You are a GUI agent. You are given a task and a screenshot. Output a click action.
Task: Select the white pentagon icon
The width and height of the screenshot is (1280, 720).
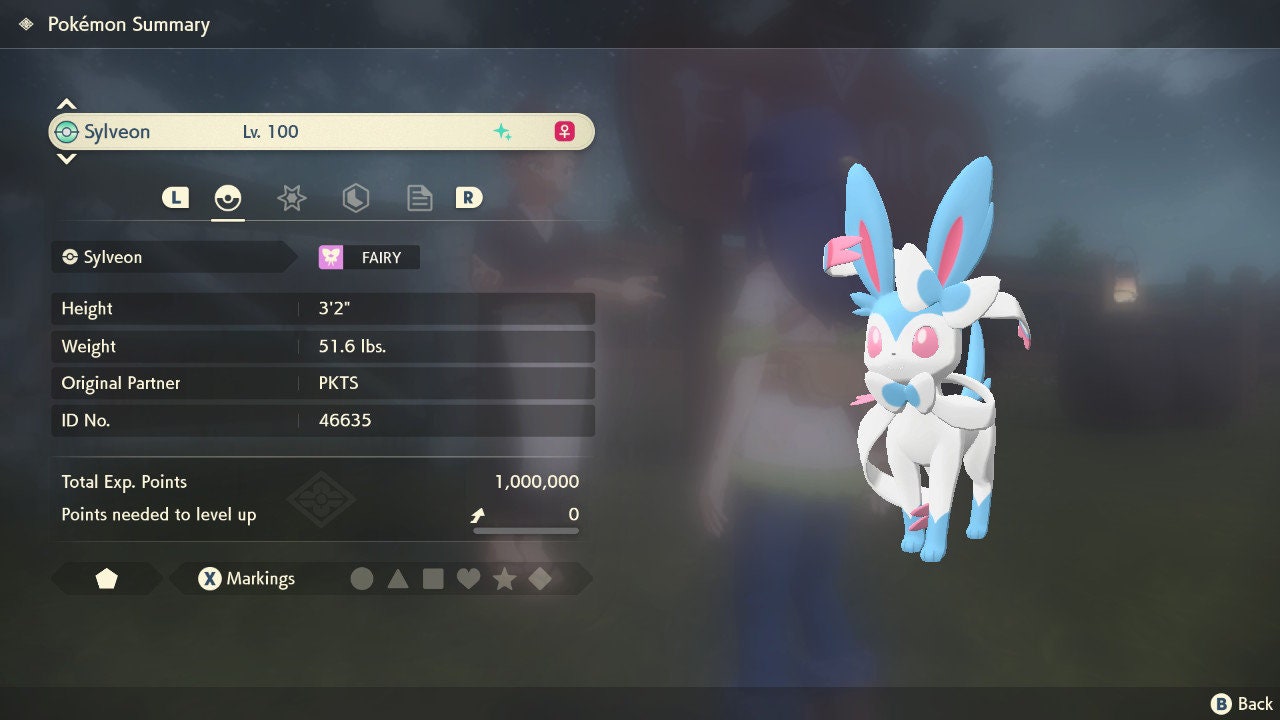pyautogui.click(x=107, y=578)
